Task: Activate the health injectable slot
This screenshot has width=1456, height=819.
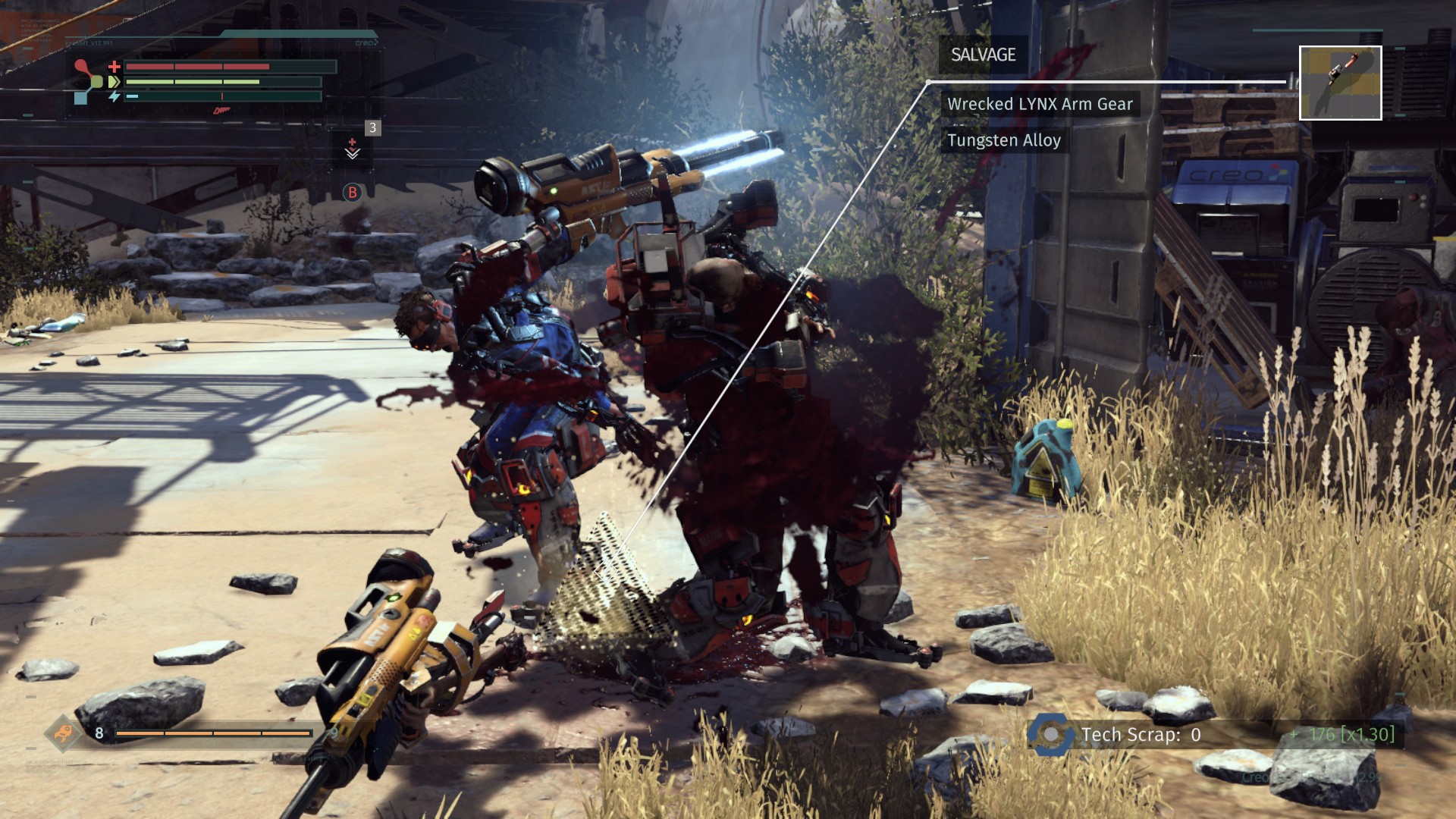Action: click(x=353, y=148)
